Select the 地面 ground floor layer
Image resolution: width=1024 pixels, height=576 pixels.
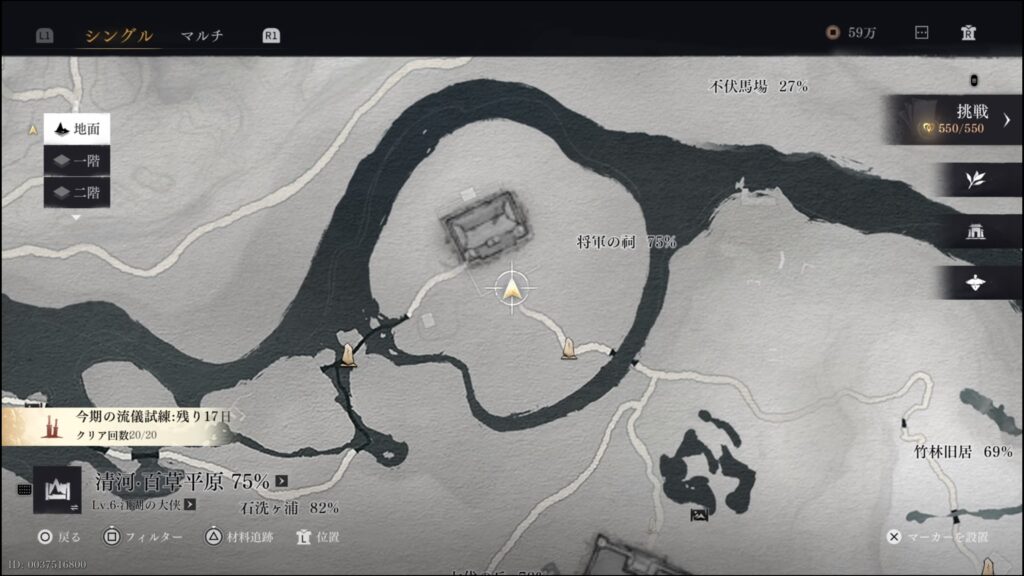[77, 129]
